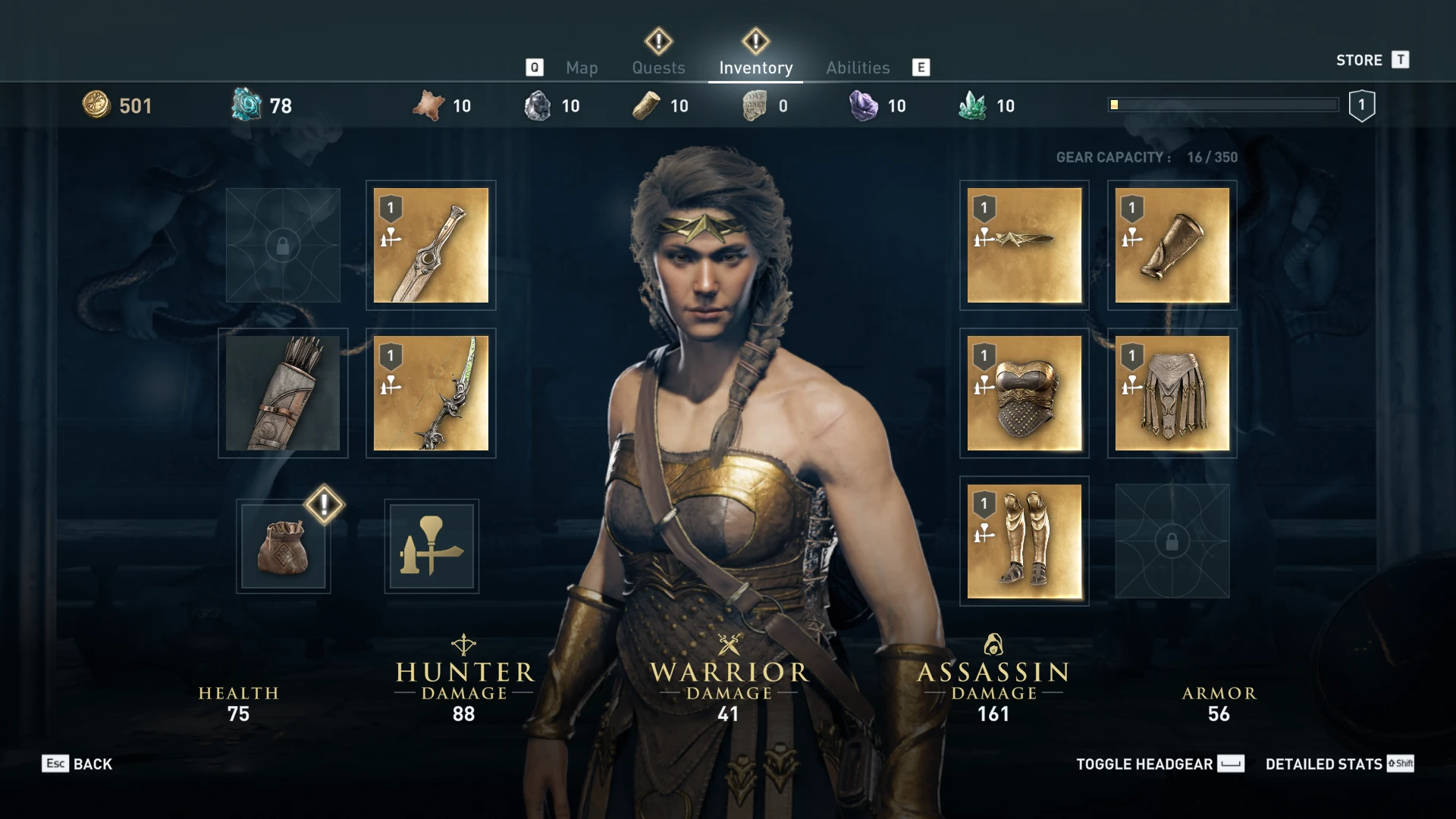The width and height of the screenshot is (1456, 819).
Task: Open the equipped bow slot
Action: click(x=431, y=392)
